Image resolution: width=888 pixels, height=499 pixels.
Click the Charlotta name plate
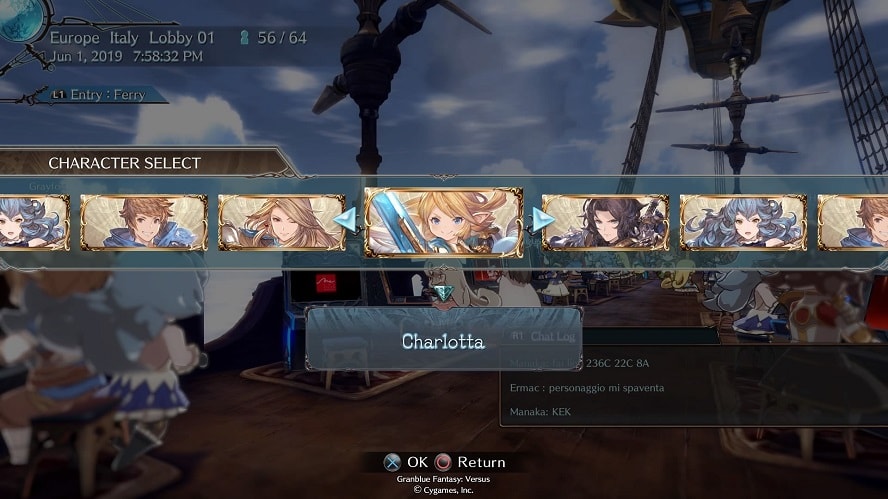click(x=443, y=341)
